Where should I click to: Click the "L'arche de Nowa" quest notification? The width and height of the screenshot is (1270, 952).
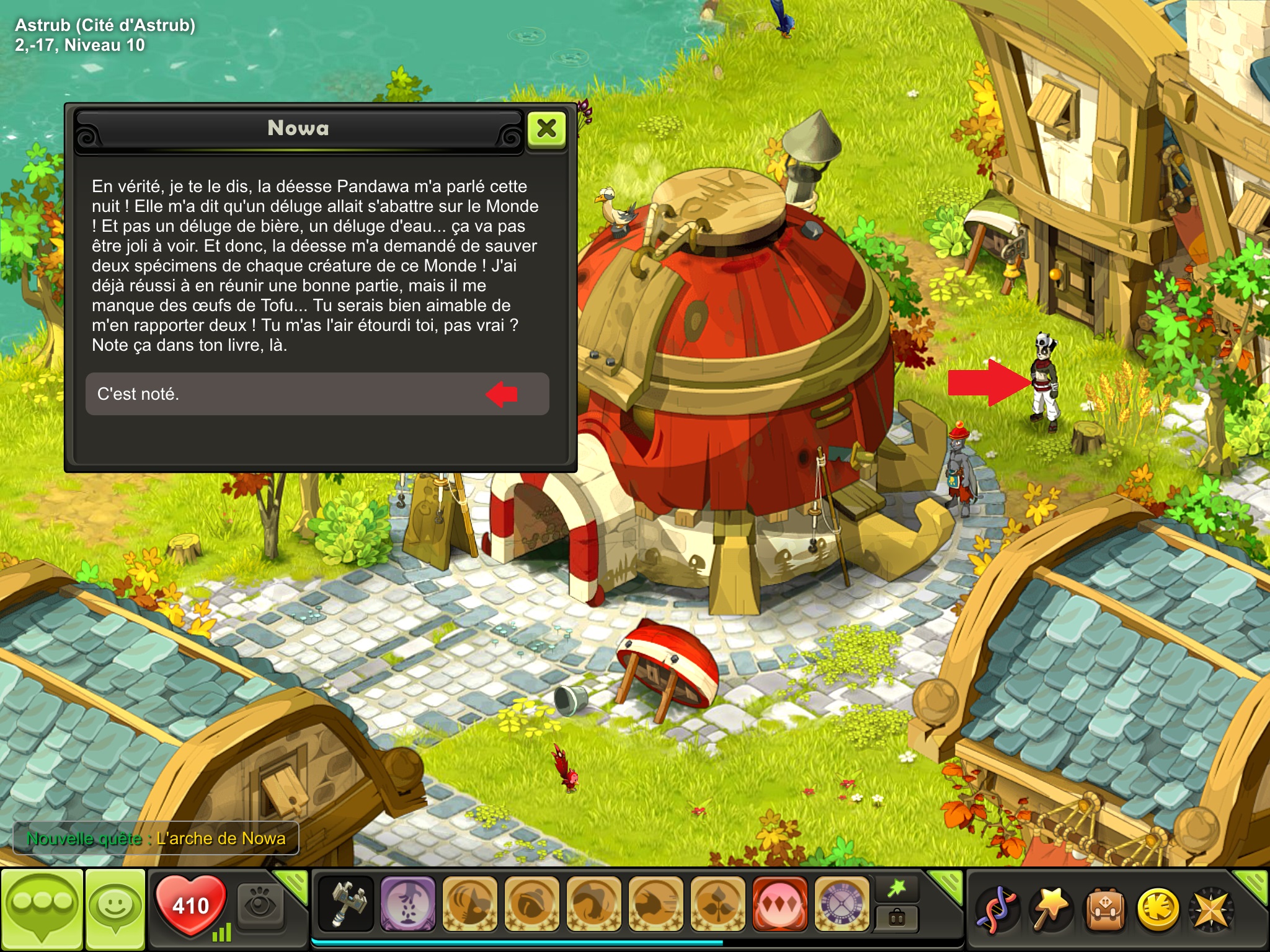pos(156,839)
